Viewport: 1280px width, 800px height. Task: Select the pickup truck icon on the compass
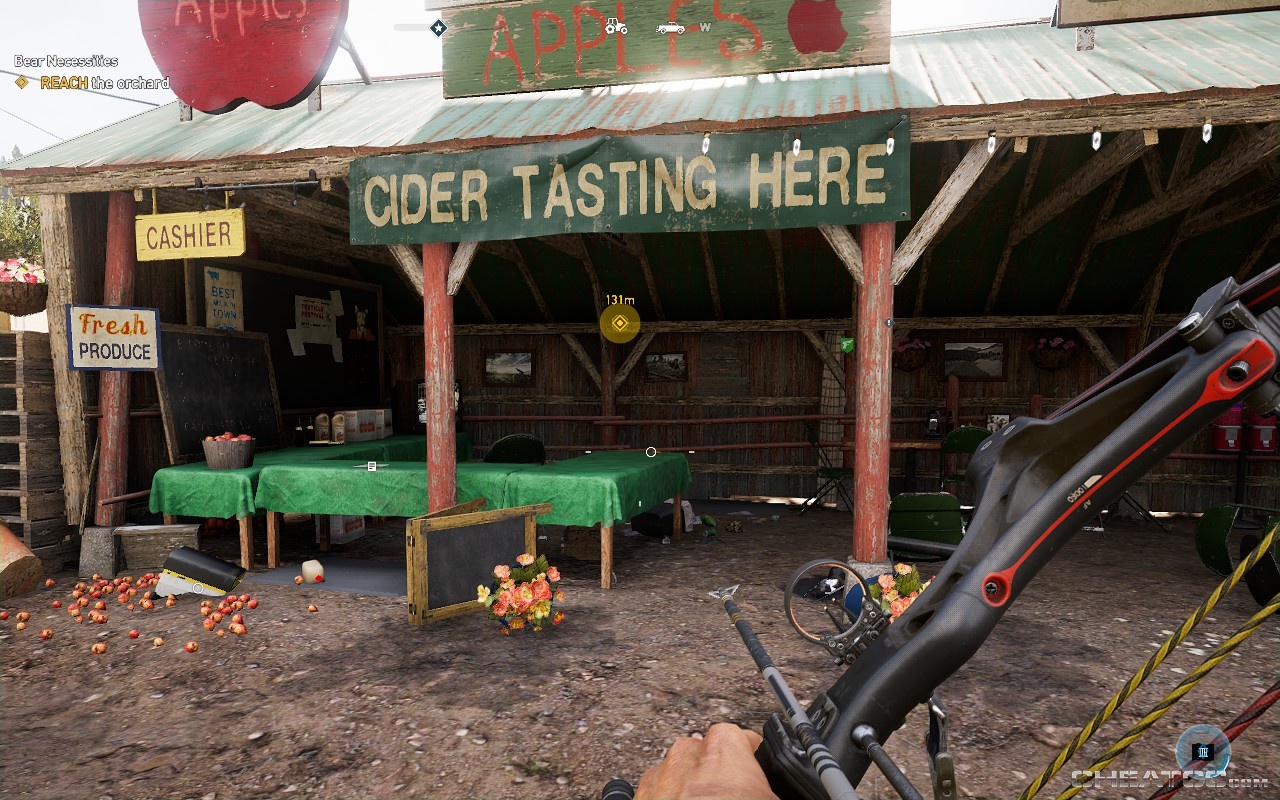click(x=672, y=28)
